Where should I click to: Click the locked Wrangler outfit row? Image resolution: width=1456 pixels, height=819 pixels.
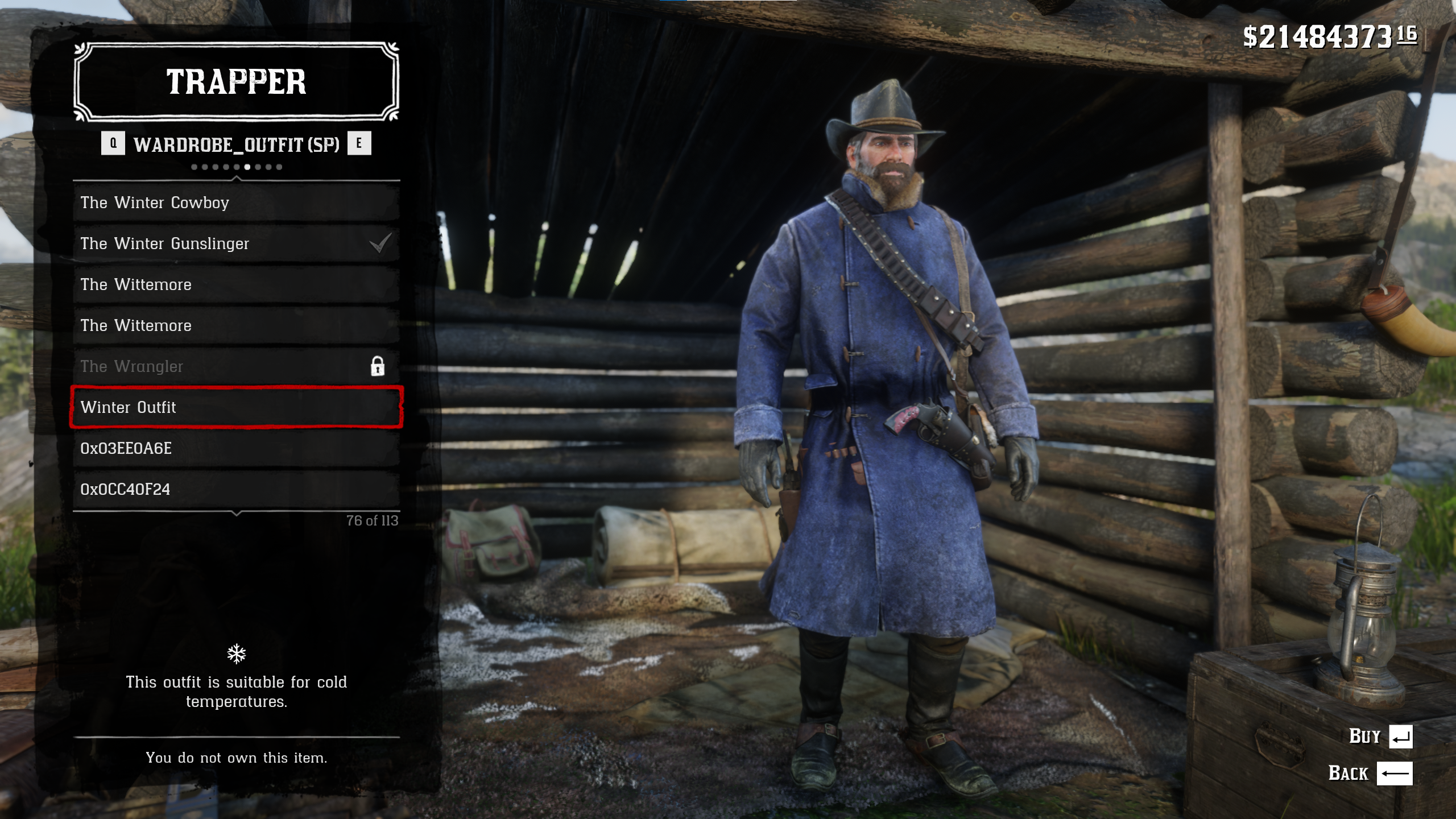(x=236, y=366)
